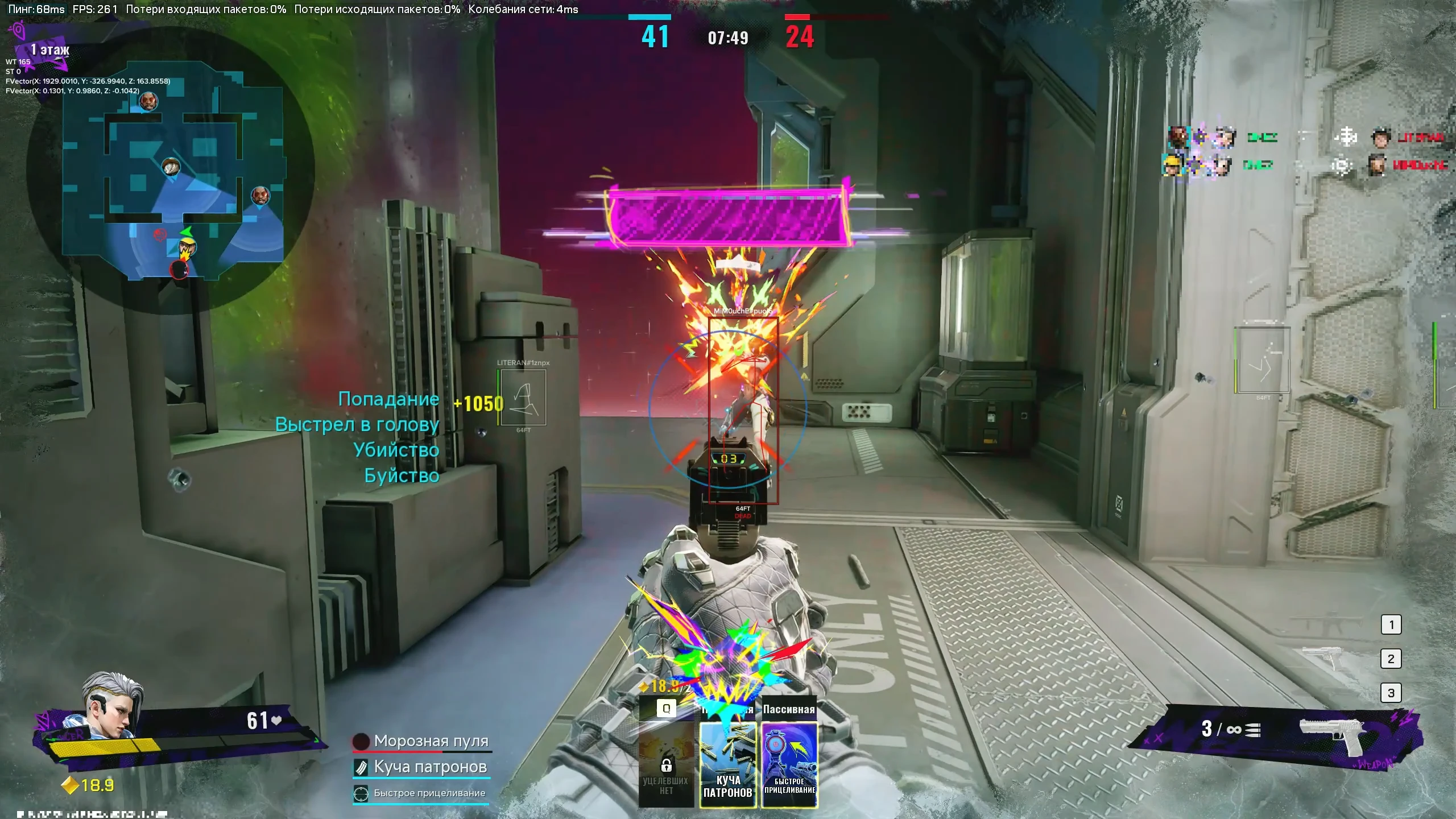
Task: Click the crosshair icon beside Быстрое прицеливание
Action: click(362, 793)
